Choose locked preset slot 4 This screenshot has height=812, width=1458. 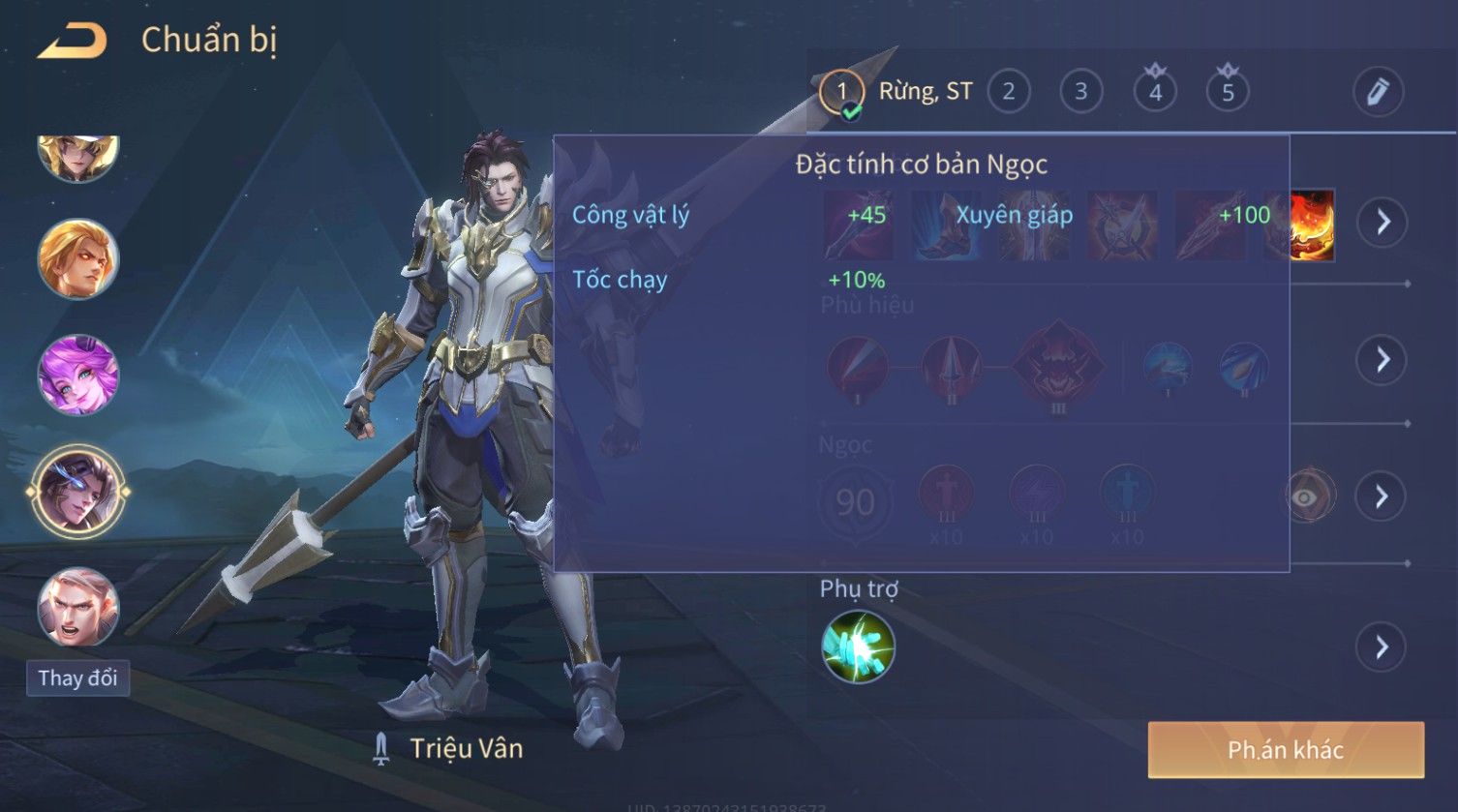pyautogui.click(x=1155, y=92)
